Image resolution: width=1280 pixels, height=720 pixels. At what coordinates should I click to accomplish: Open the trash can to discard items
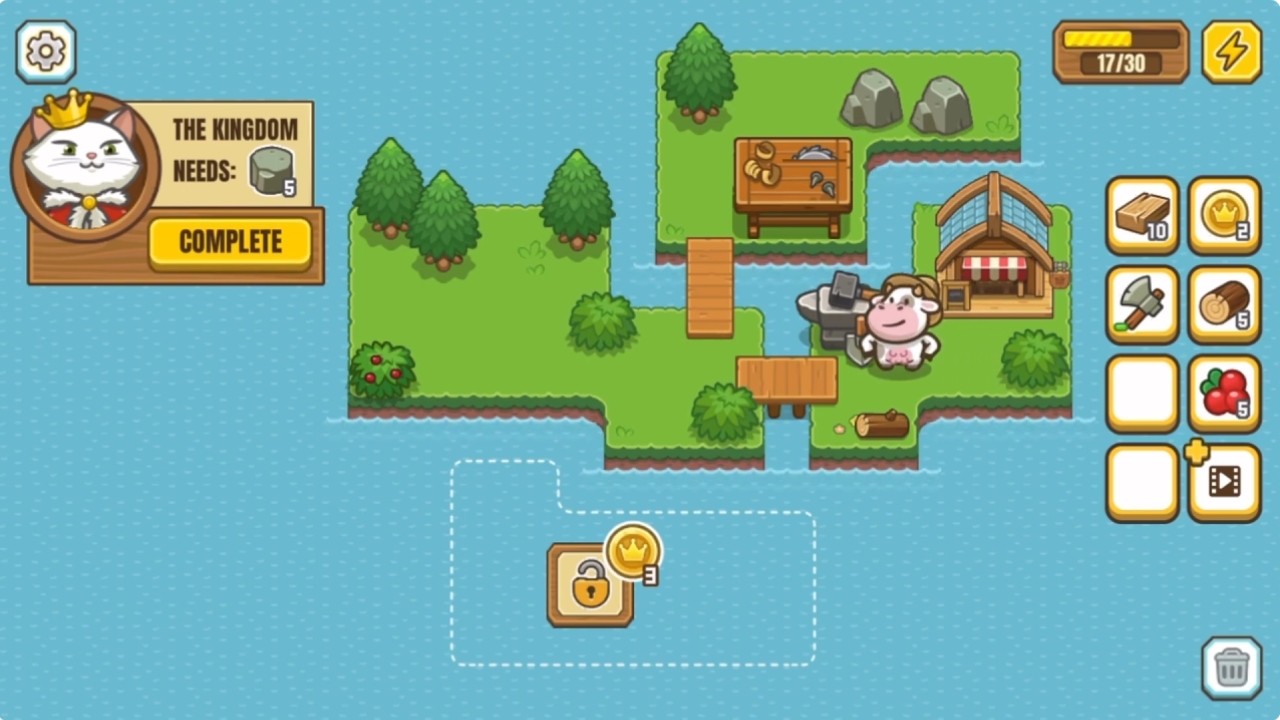(1232, 668)
